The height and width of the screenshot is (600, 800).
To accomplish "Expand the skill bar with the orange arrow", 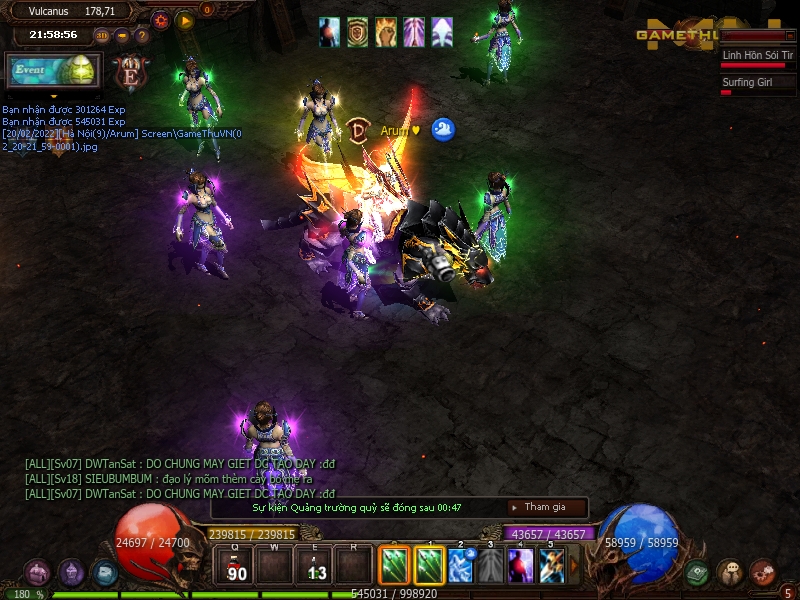I will (x=574, y=566).
